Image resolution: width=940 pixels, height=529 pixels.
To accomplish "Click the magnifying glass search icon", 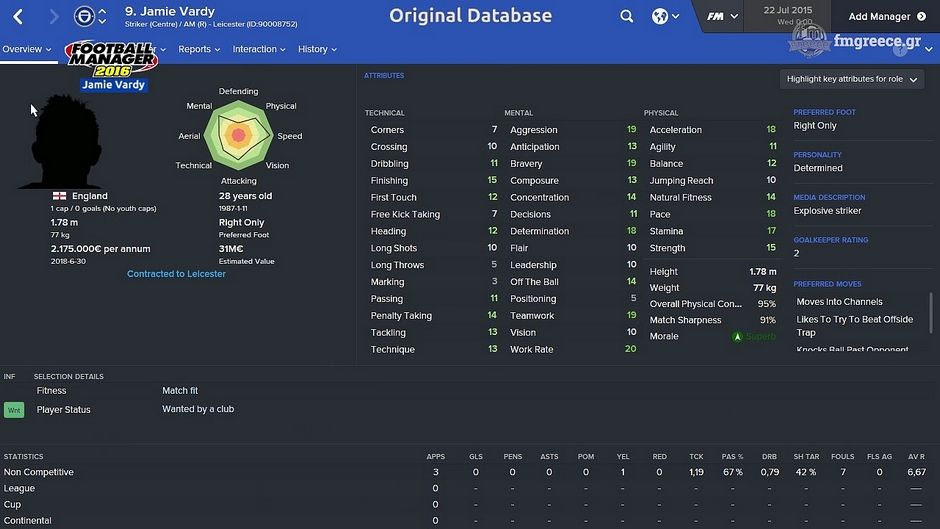I will [626, 16].
